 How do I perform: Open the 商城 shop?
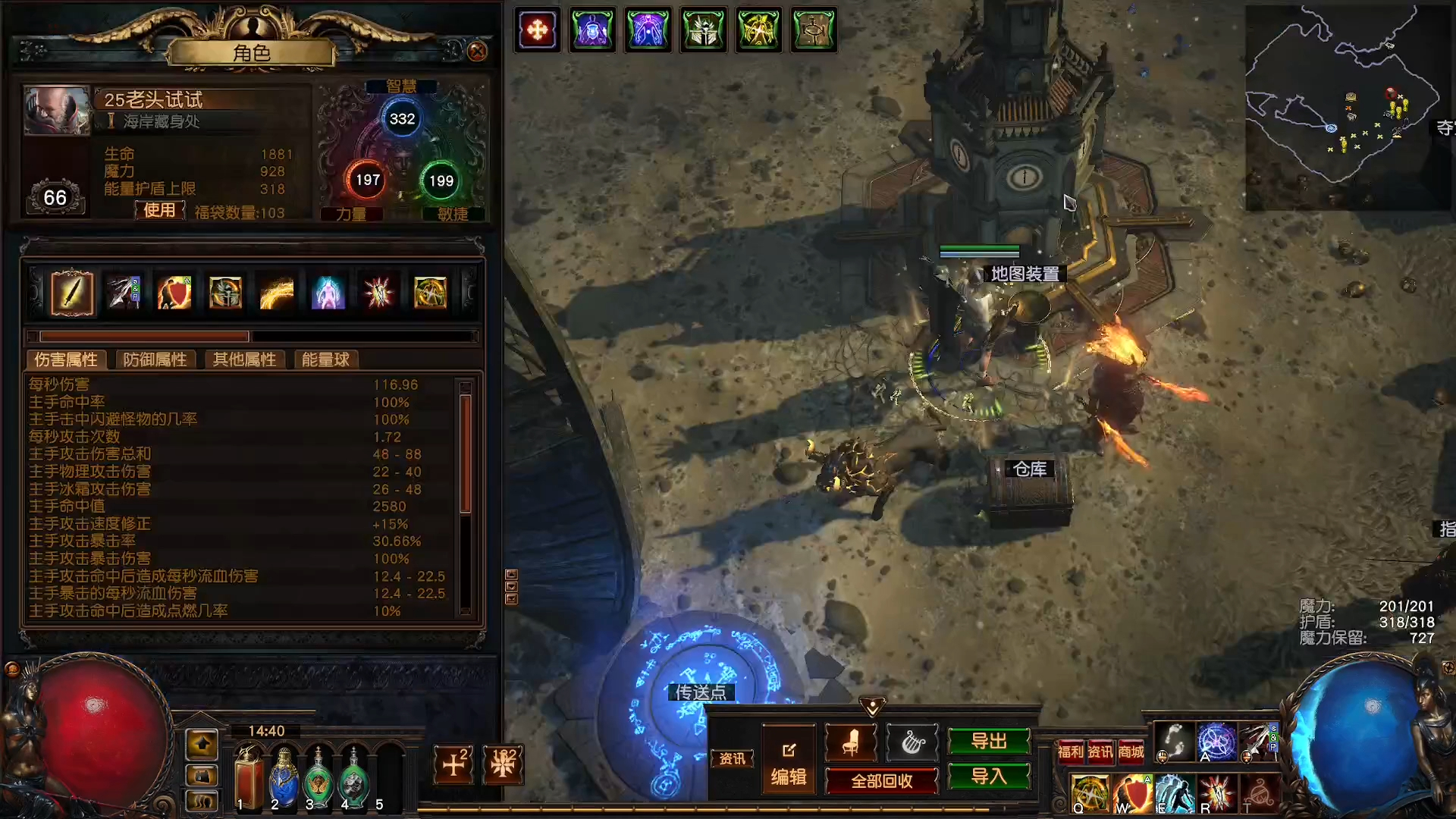pos(1131,752)
